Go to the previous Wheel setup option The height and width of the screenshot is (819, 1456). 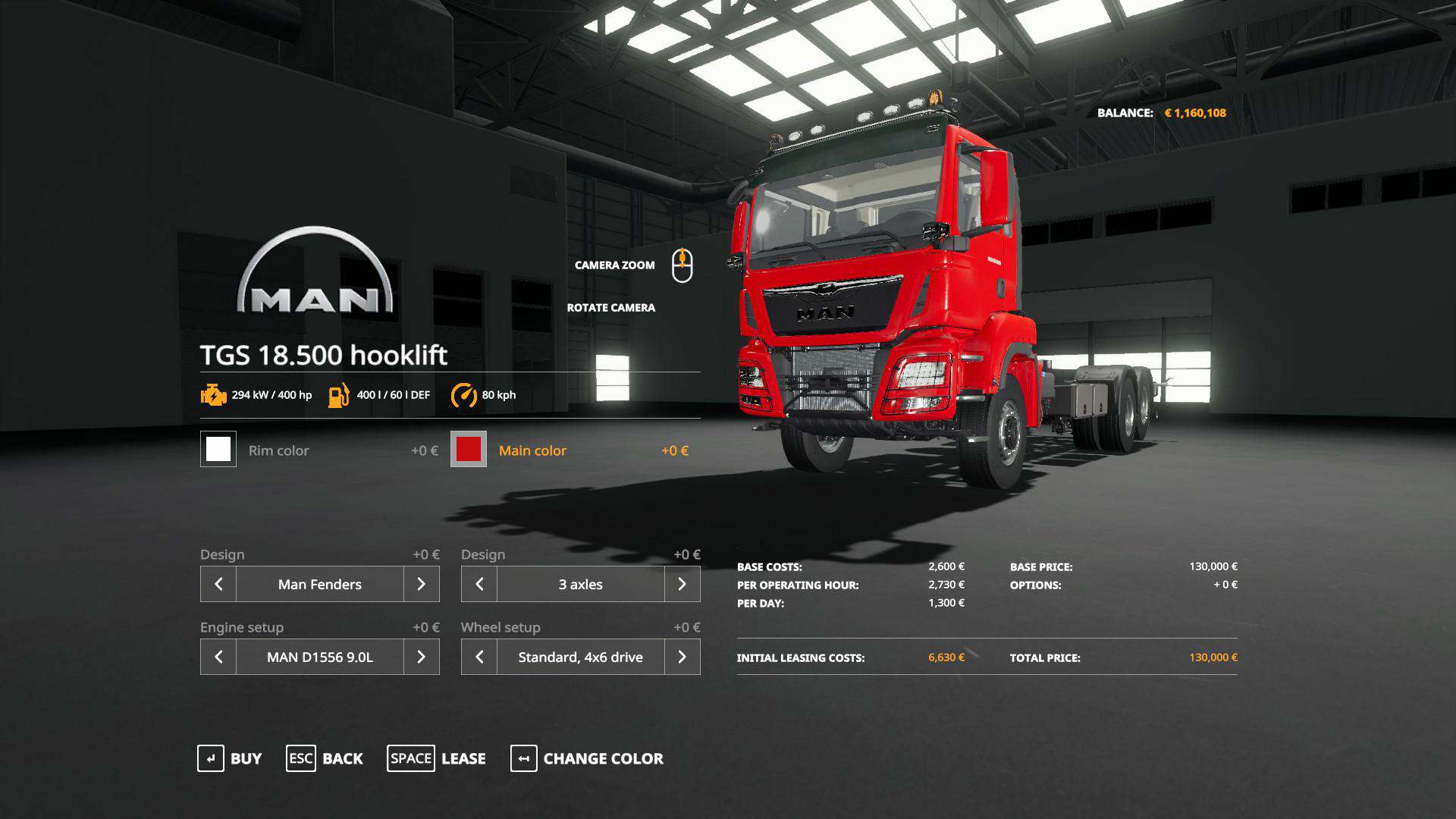(479, 657)
